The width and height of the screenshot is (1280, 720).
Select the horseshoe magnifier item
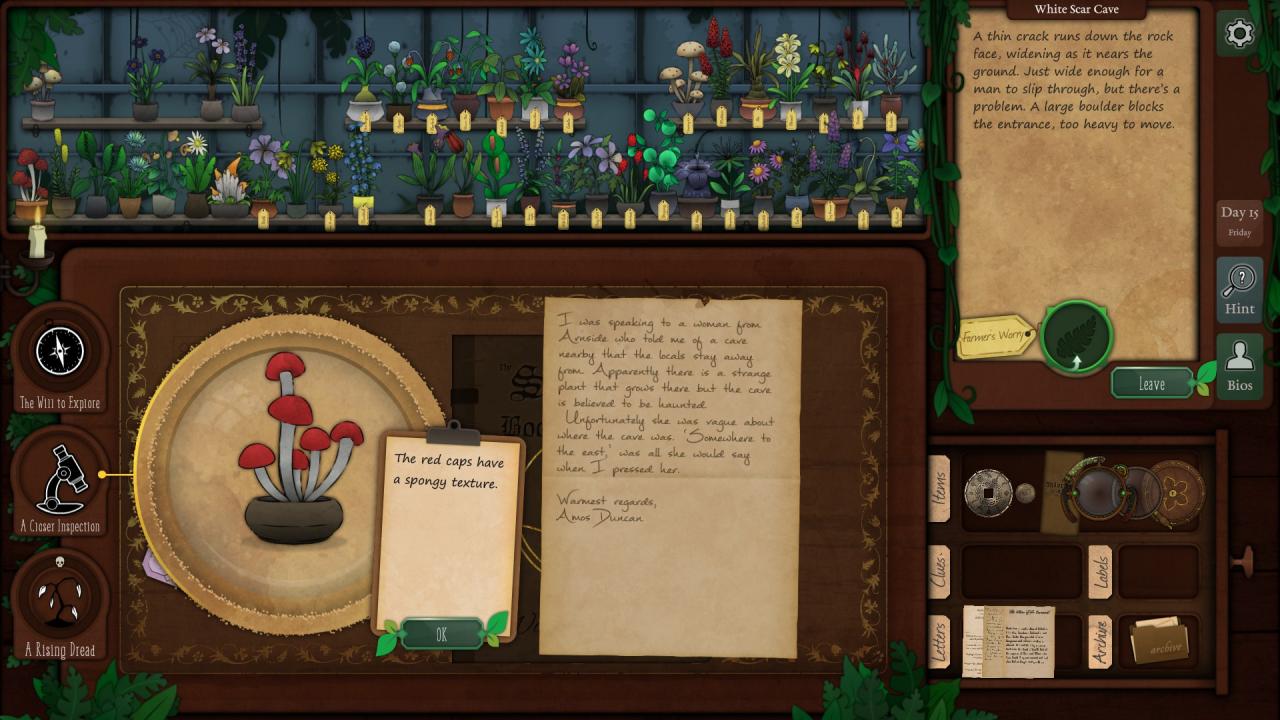(1098, 488)
